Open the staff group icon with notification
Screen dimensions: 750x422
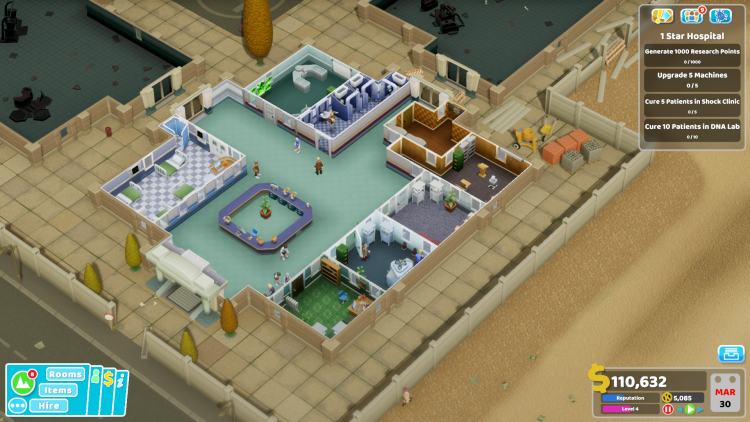coord(691,15)
